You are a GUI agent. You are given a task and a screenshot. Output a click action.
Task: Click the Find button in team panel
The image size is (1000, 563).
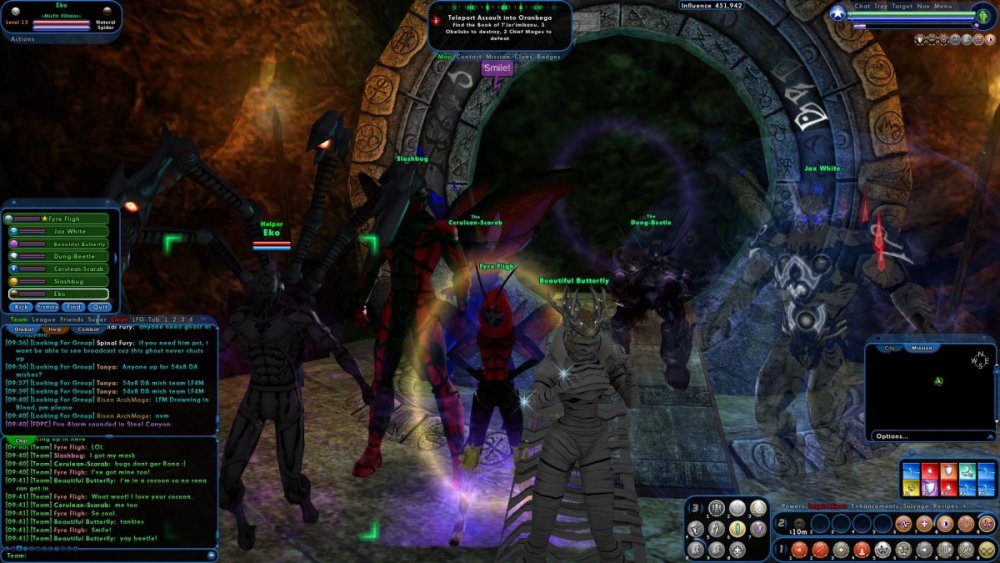[74, 306]
